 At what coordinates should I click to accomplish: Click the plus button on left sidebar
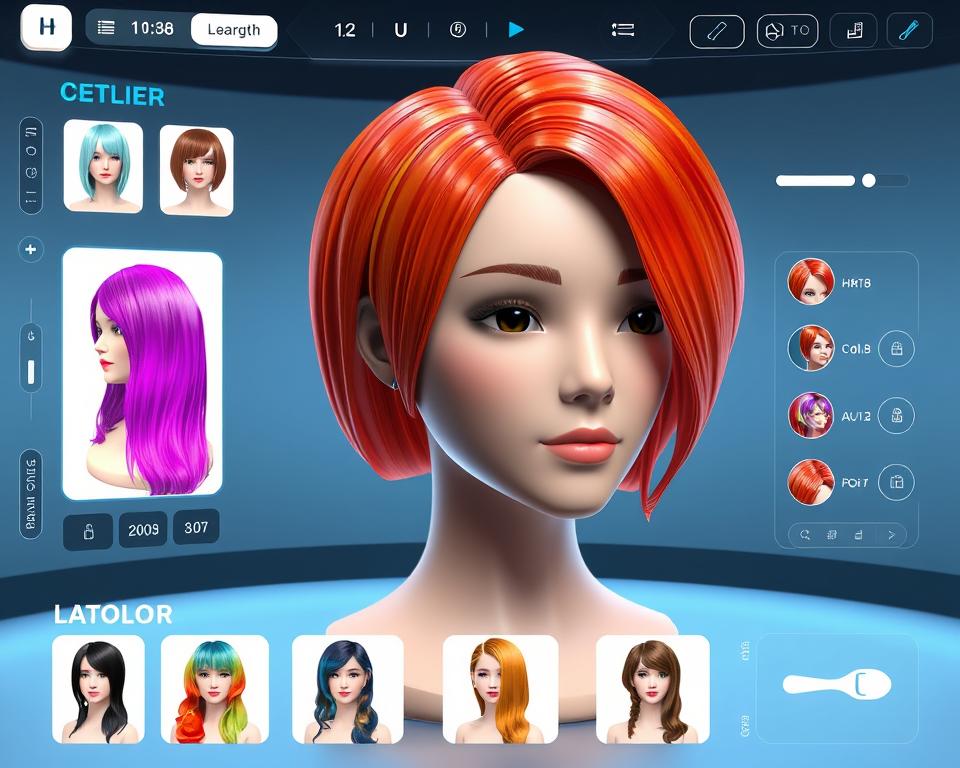pyautogui.click(x=31, y=249)
